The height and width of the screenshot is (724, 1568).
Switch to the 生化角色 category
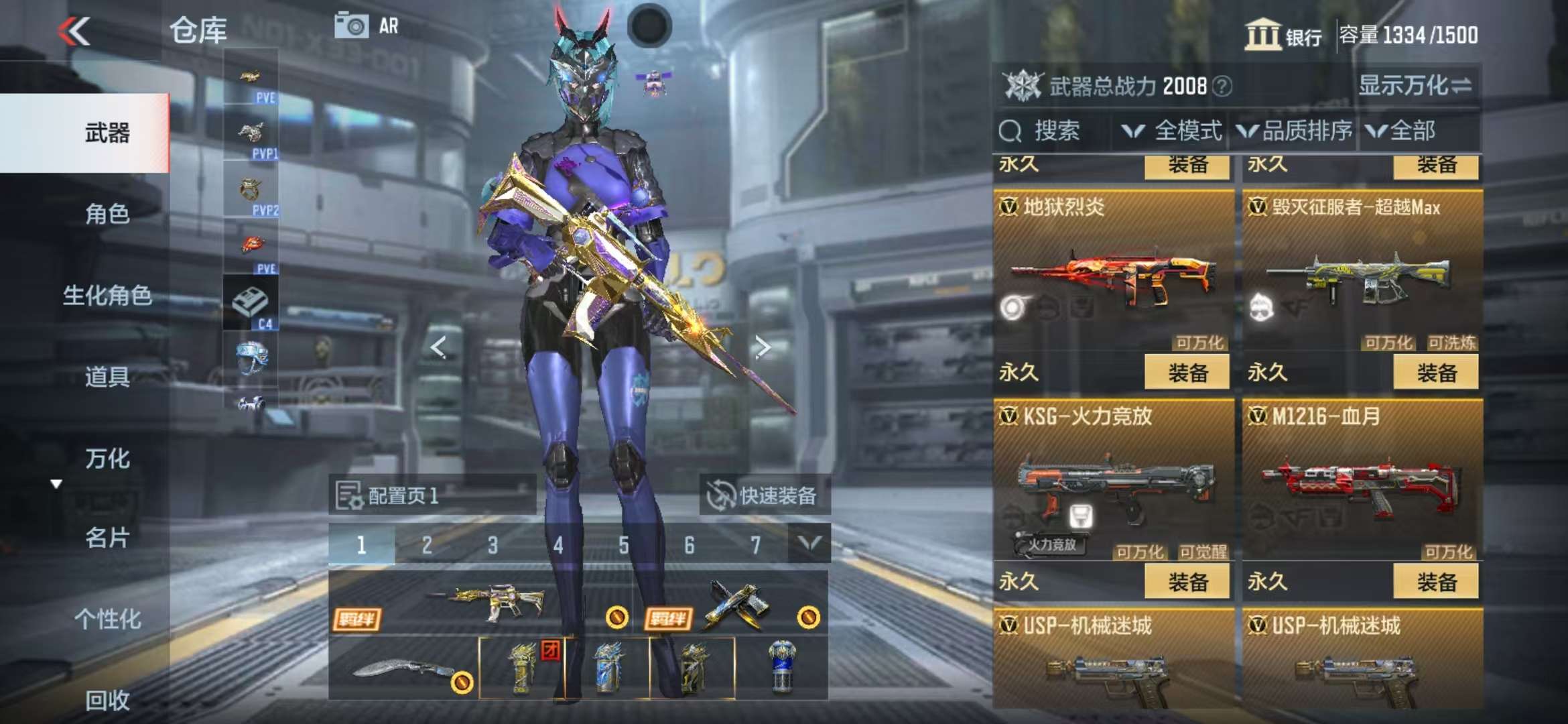107,296
